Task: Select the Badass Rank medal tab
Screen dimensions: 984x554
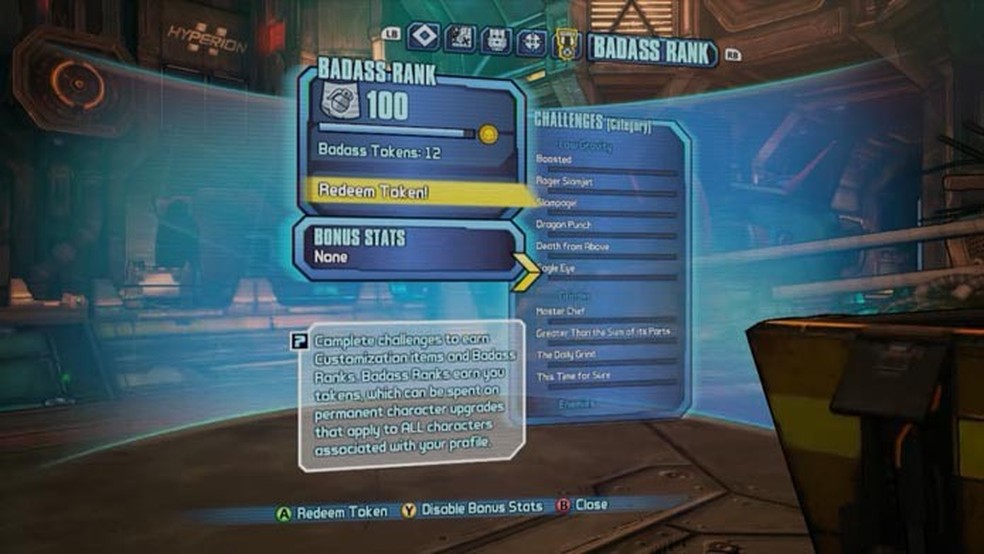Action: click(567, 44)
